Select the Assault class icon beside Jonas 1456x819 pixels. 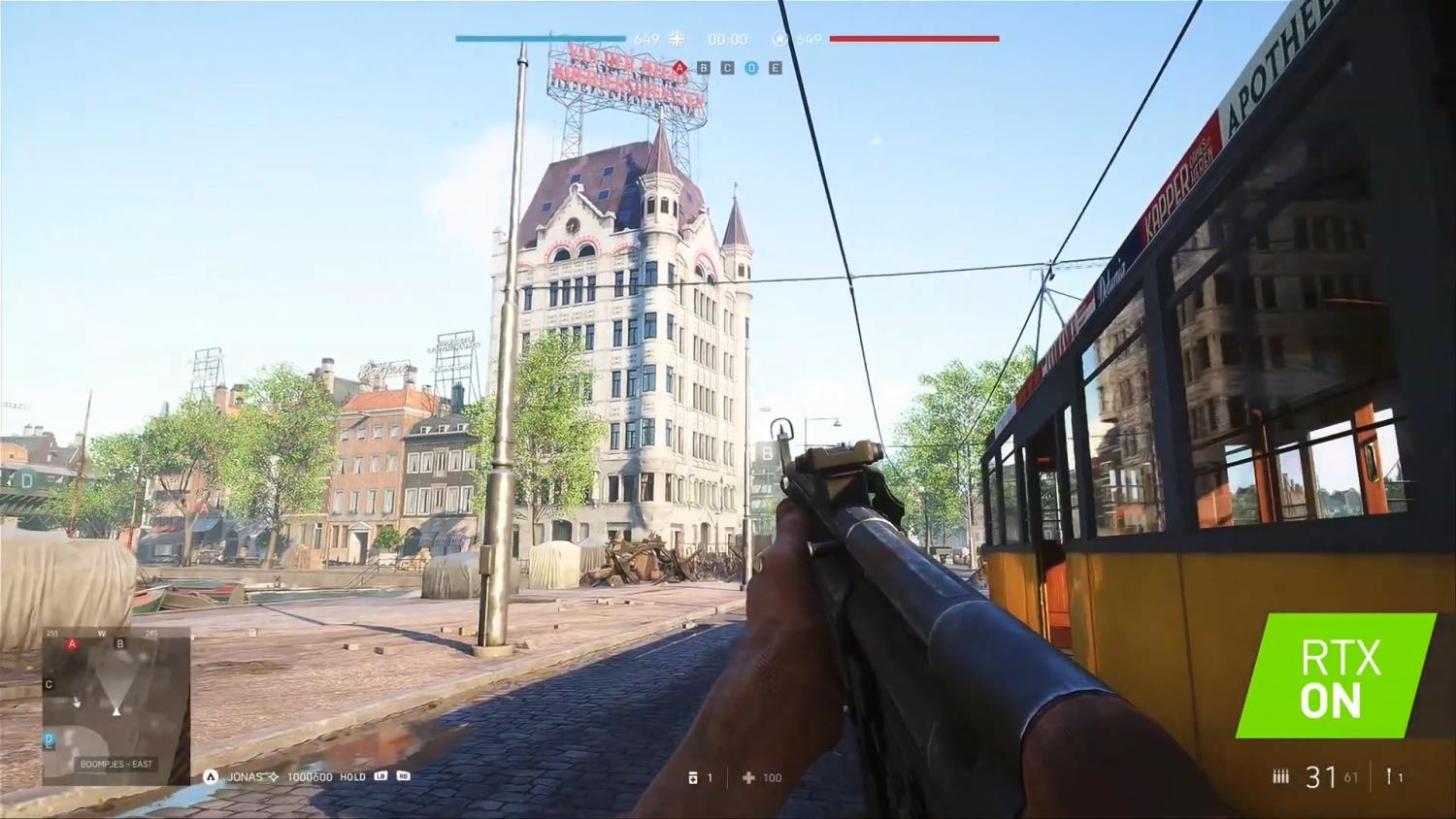point(211,777)
